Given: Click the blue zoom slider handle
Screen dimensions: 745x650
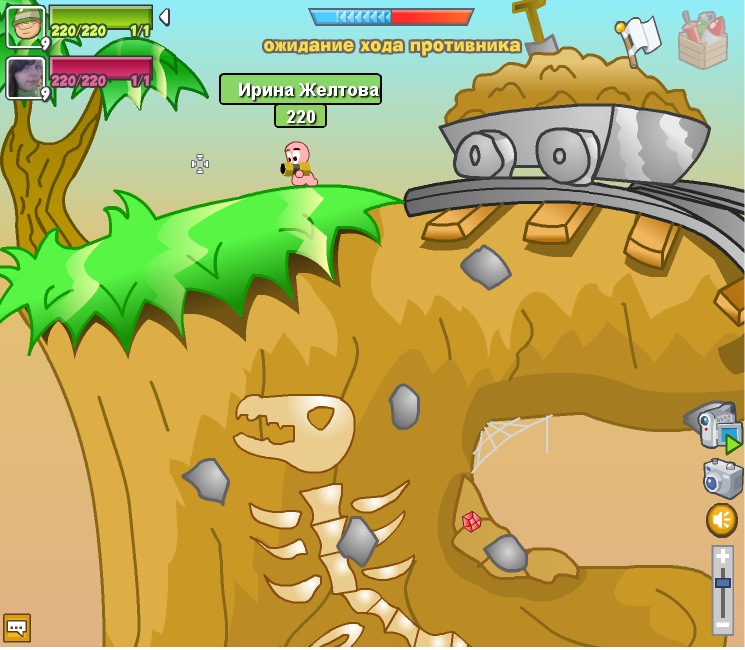Looking at the screenshot, I should (722, 582).
